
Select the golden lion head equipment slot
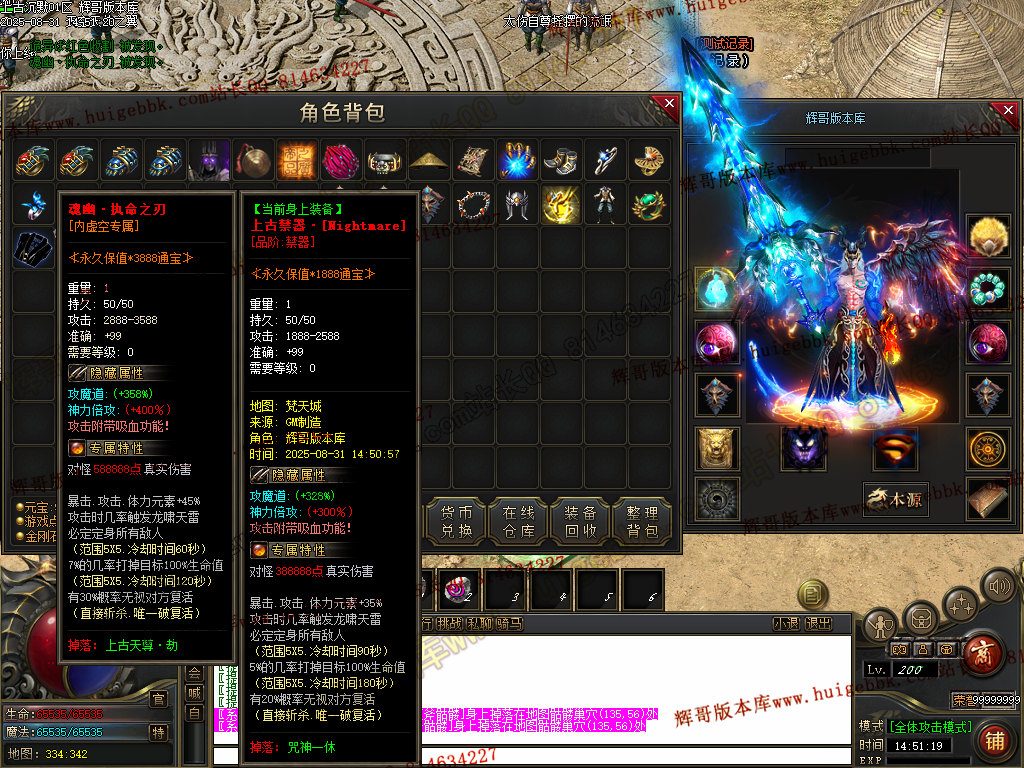[717, 447]
